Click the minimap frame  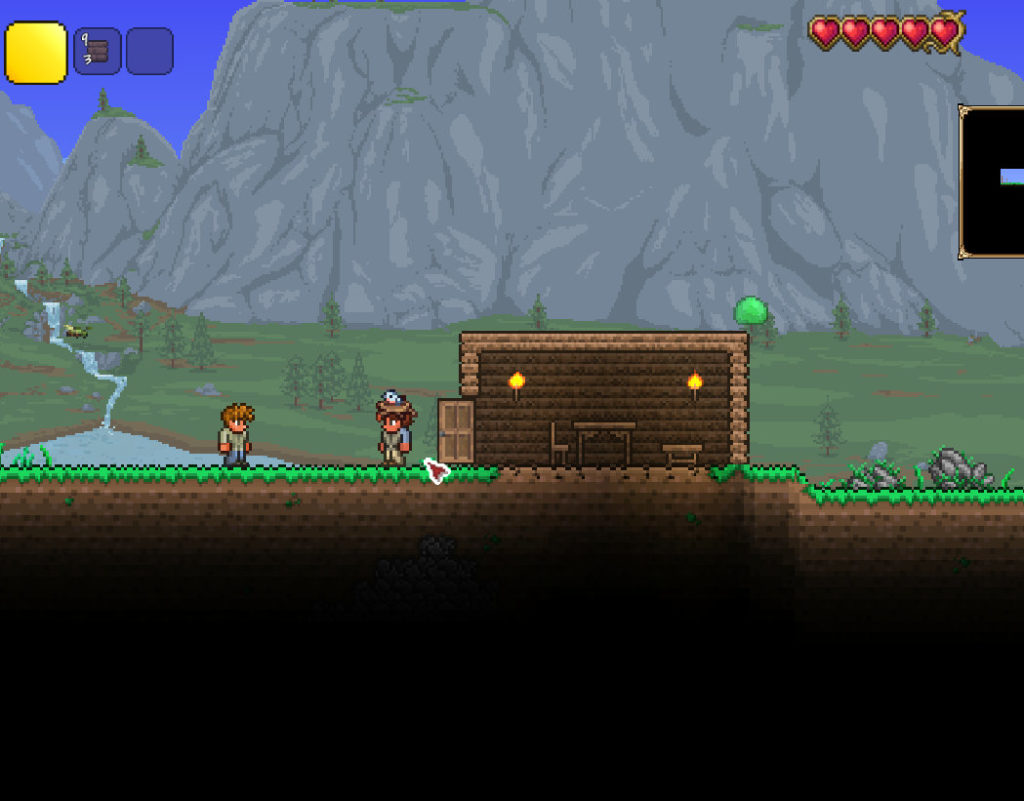pyautogui.click(x=991, y=181)
